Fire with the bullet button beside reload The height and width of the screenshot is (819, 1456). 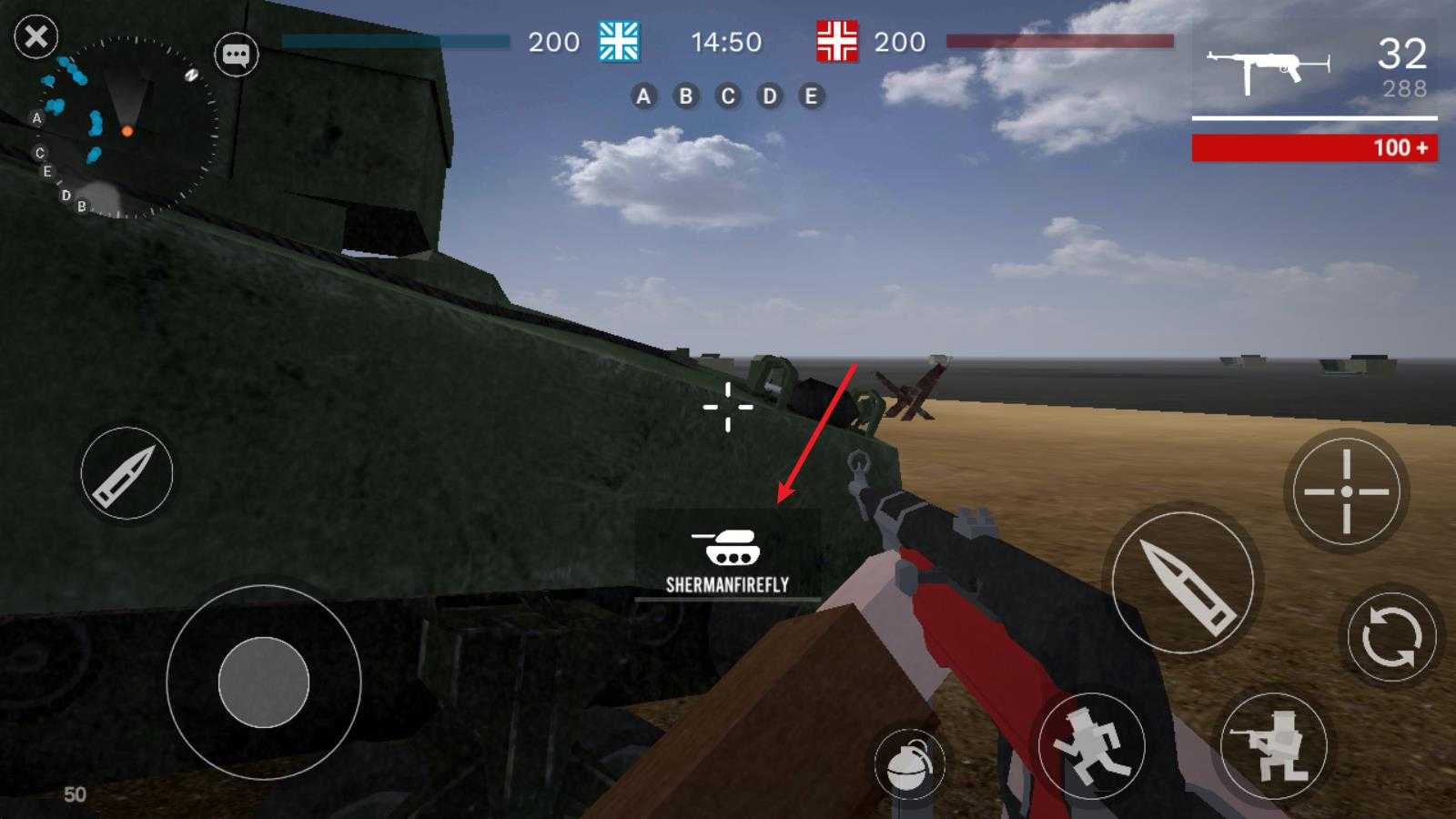(1183, 582)
